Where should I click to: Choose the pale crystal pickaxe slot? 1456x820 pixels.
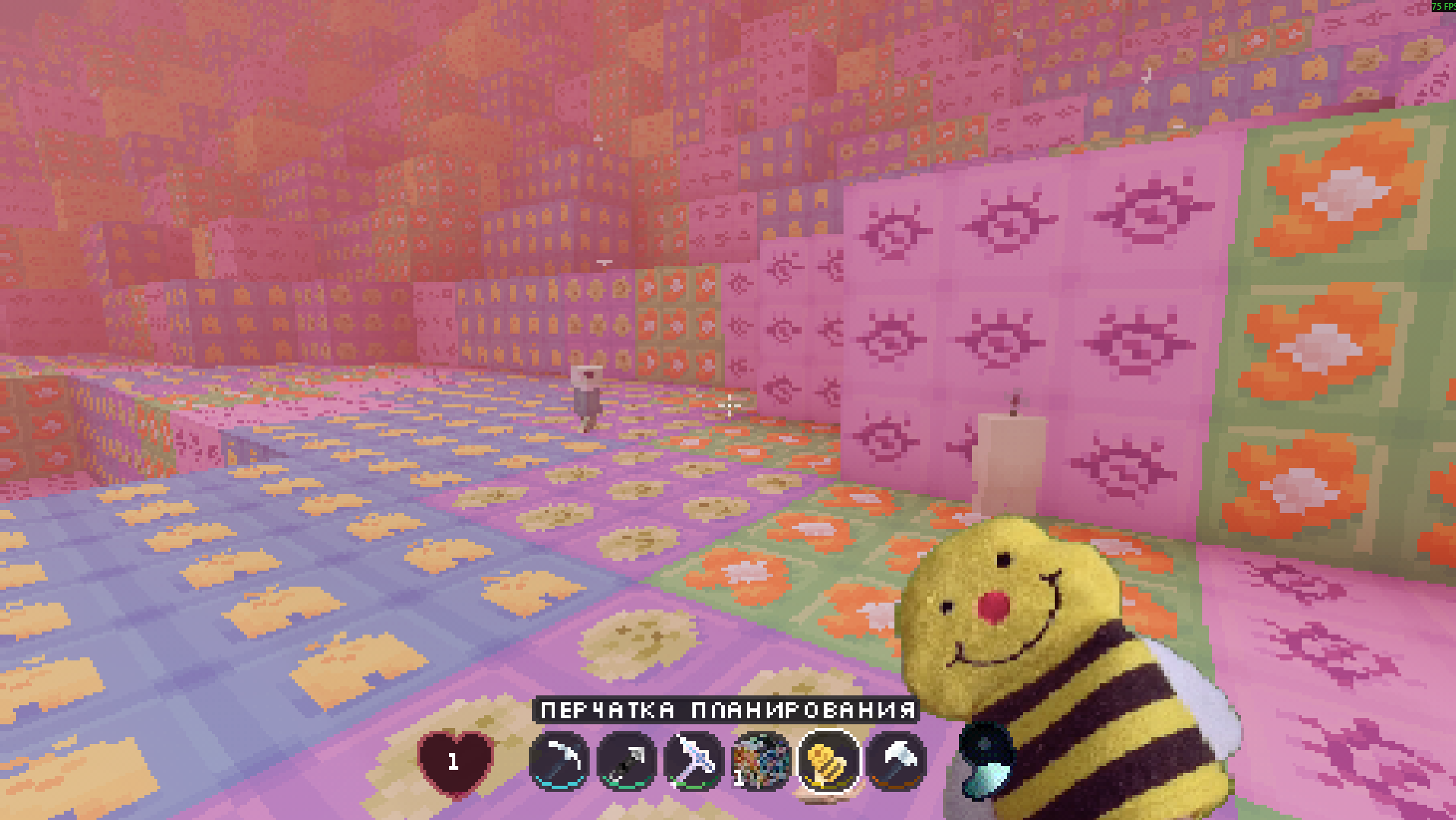tap(693, 760)
